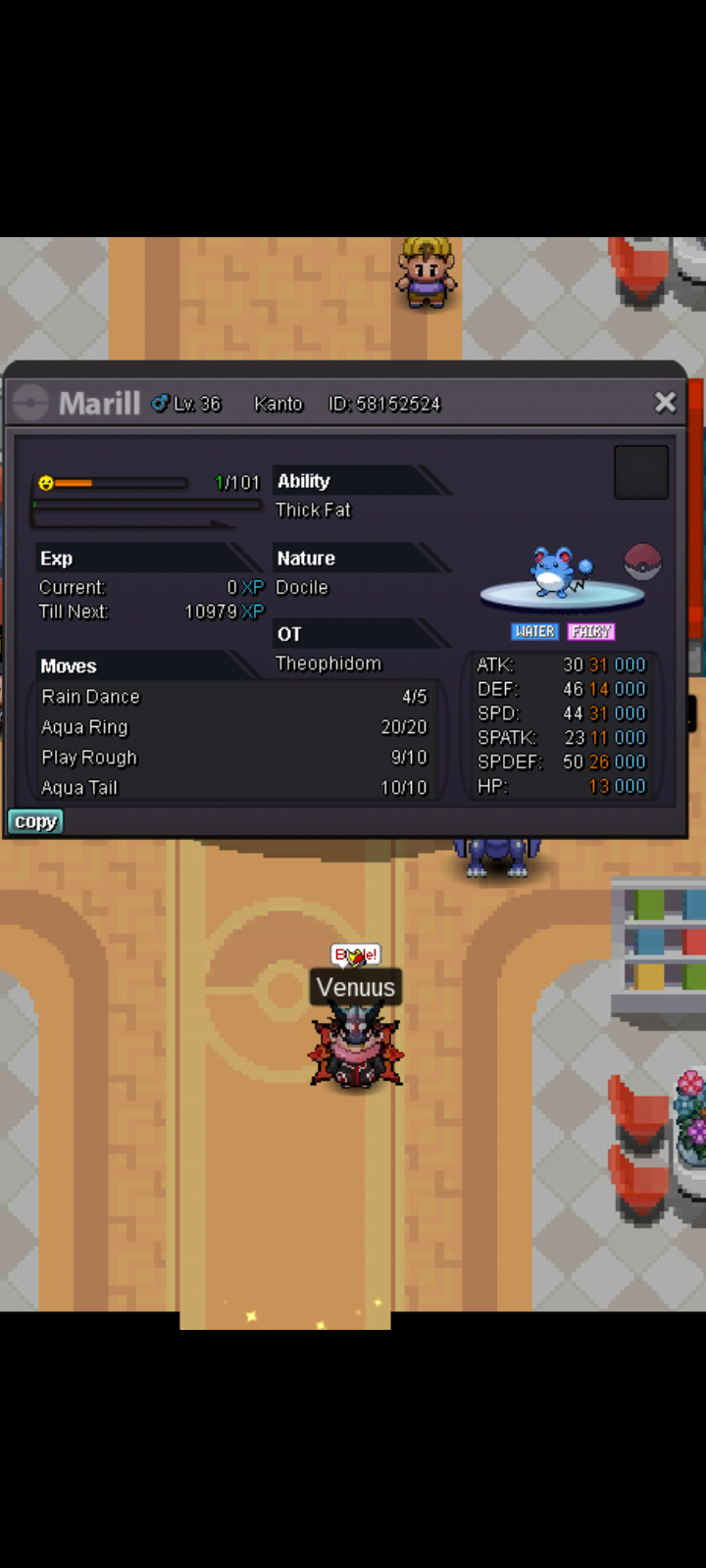Image resolution: width=706 pixels, height=1568 pixels.
Task: Select the Aqua Ring move
Action: coord(233,727)
